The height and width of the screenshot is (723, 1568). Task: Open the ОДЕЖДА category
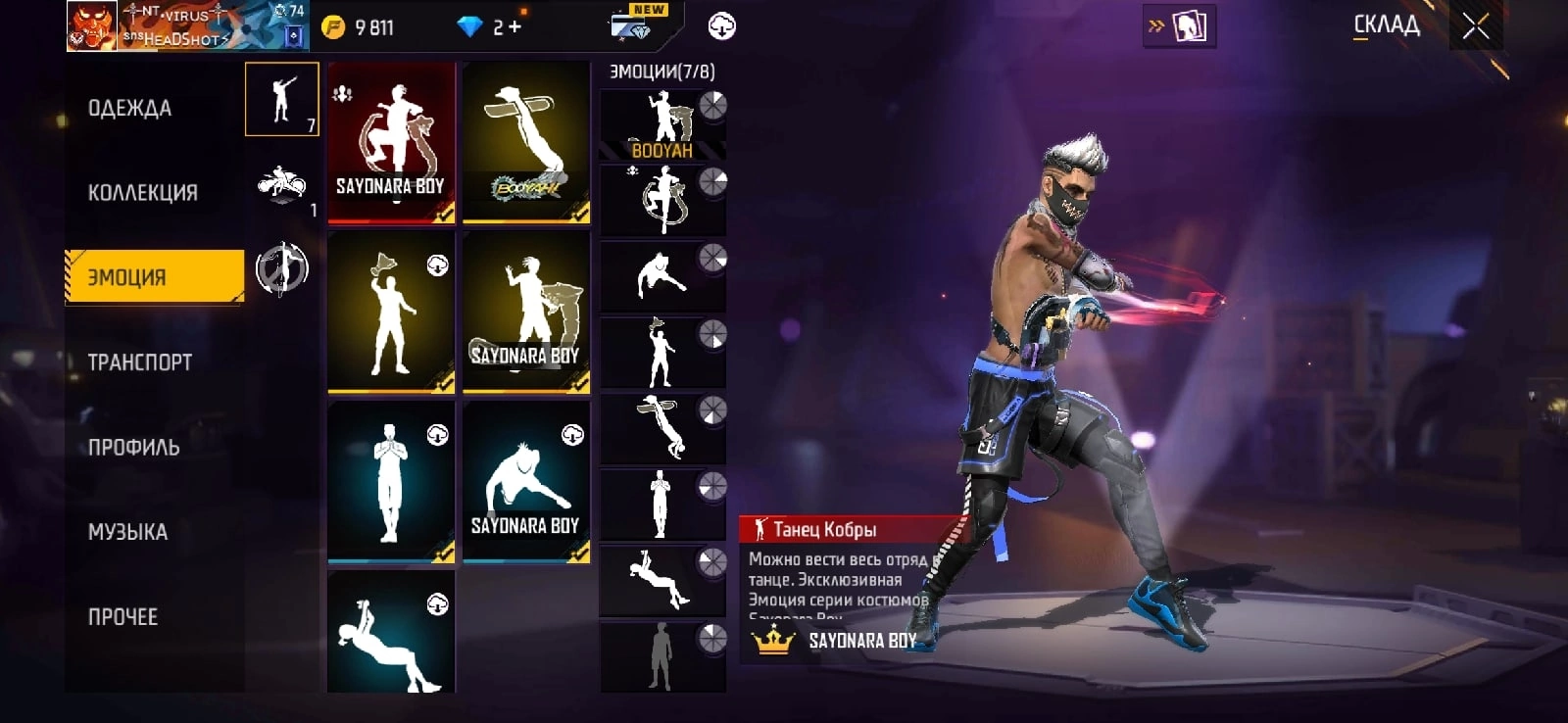130,109
